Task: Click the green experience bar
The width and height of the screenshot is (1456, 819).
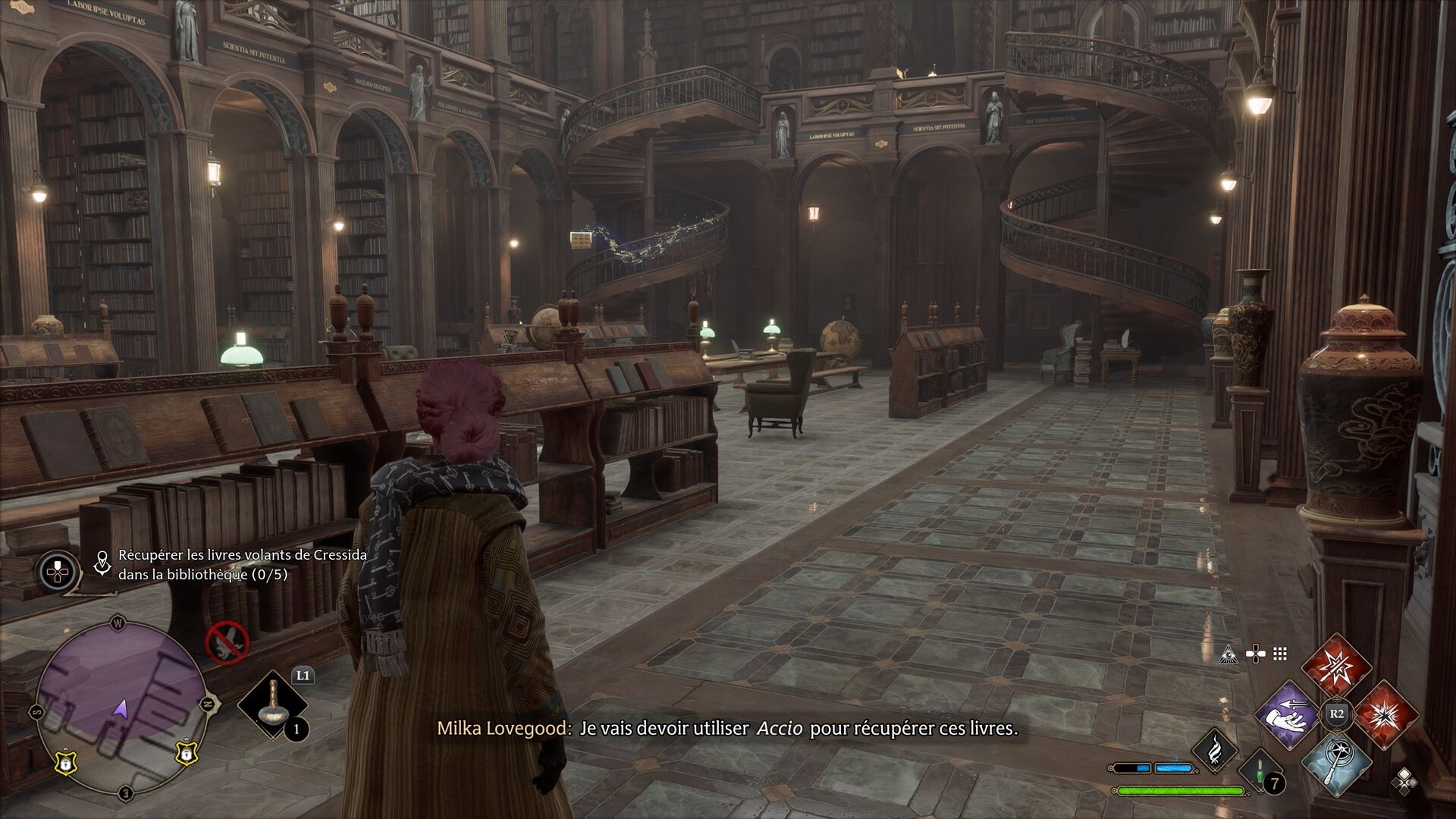Action: click(x=1181, y=792)
